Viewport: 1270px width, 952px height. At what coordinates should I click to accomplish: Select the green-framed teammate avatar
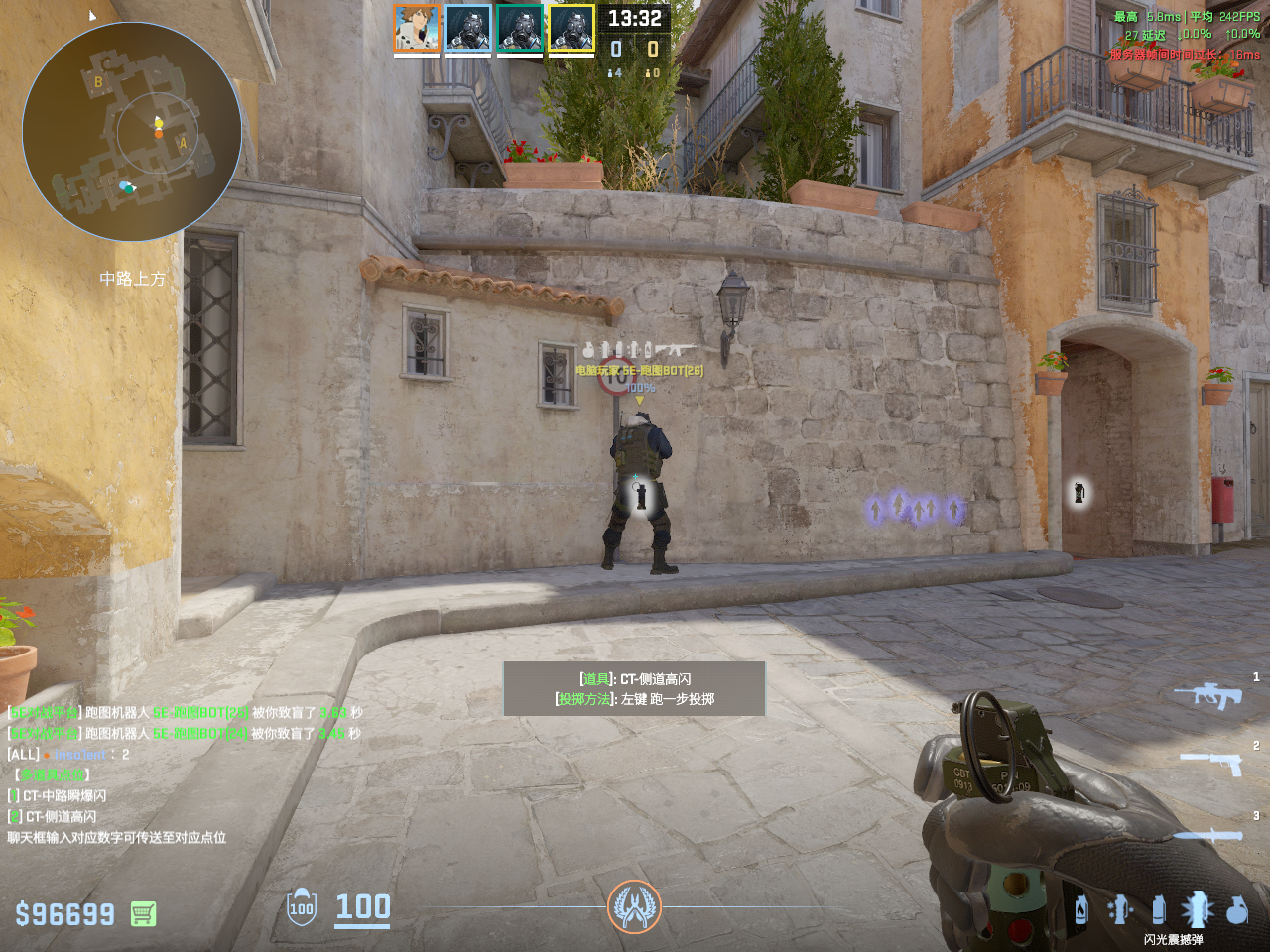520,28
